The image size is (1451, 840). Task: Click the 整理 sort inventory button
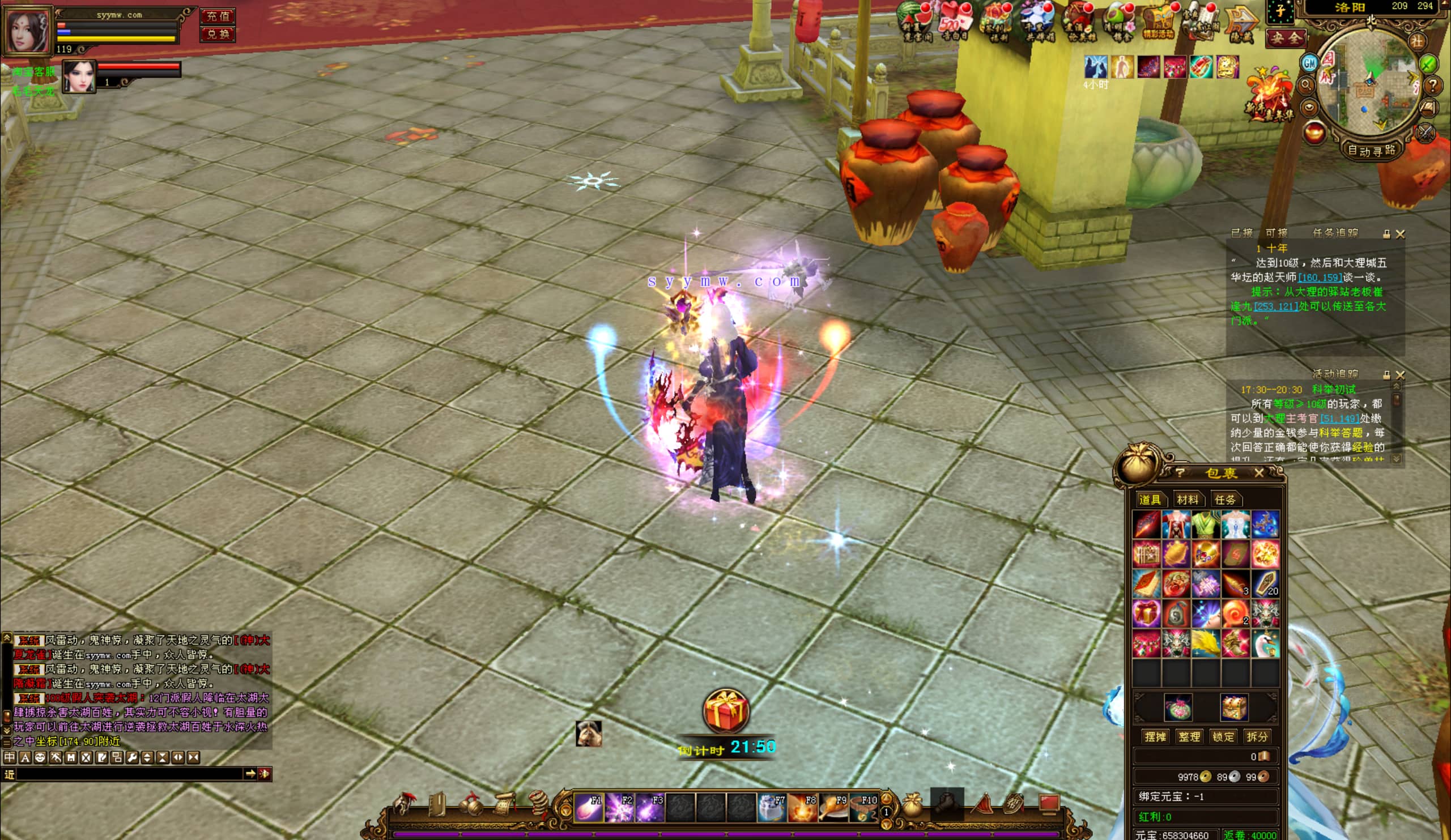point(1189,736)
